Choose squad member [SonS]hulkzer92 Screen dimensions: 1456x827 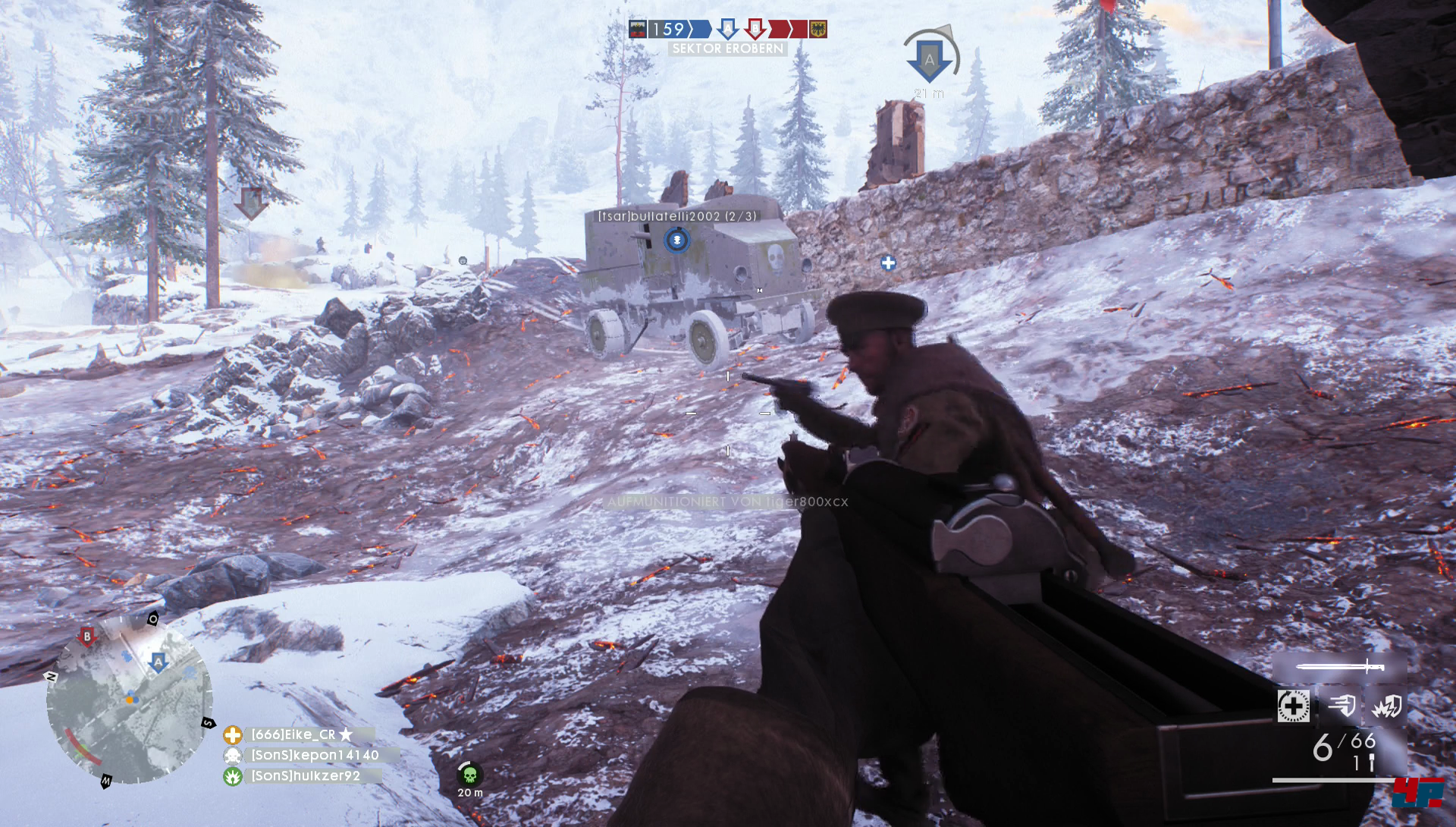tap(305, 775)
